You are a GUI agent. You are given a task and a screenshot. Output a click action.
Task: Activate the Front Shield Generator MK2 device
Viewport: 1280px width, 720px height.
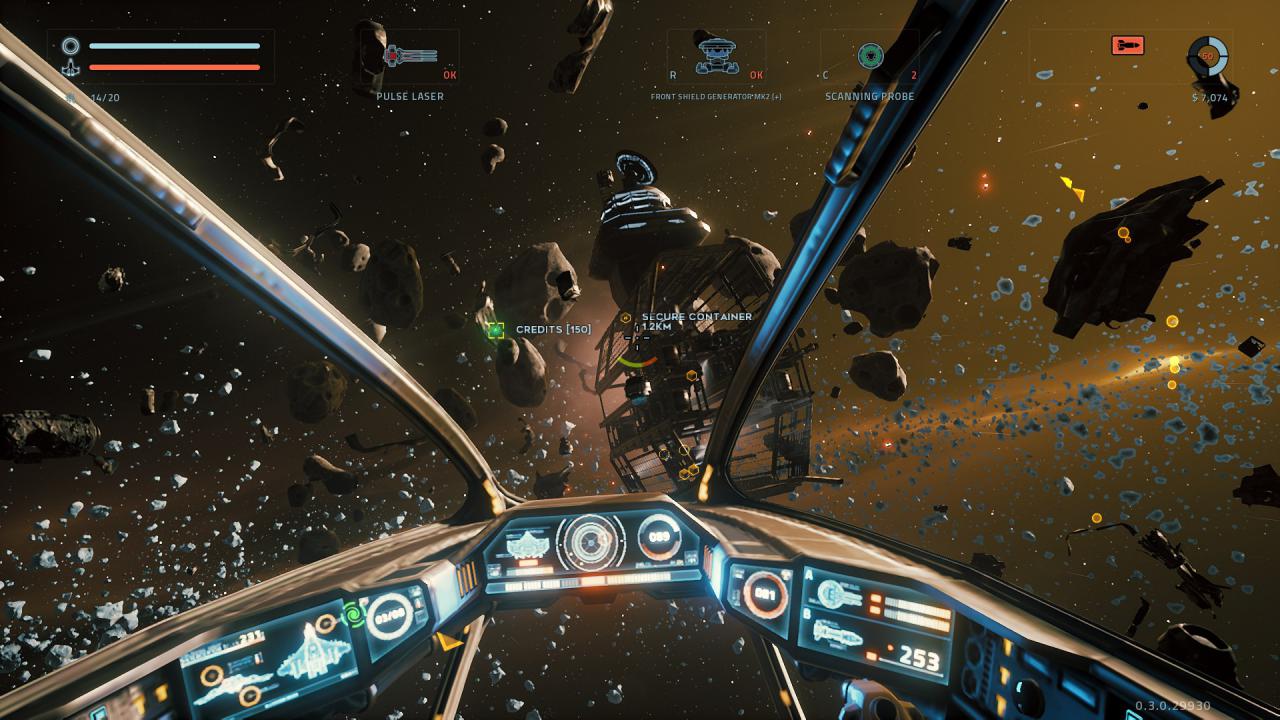point(714,55)
